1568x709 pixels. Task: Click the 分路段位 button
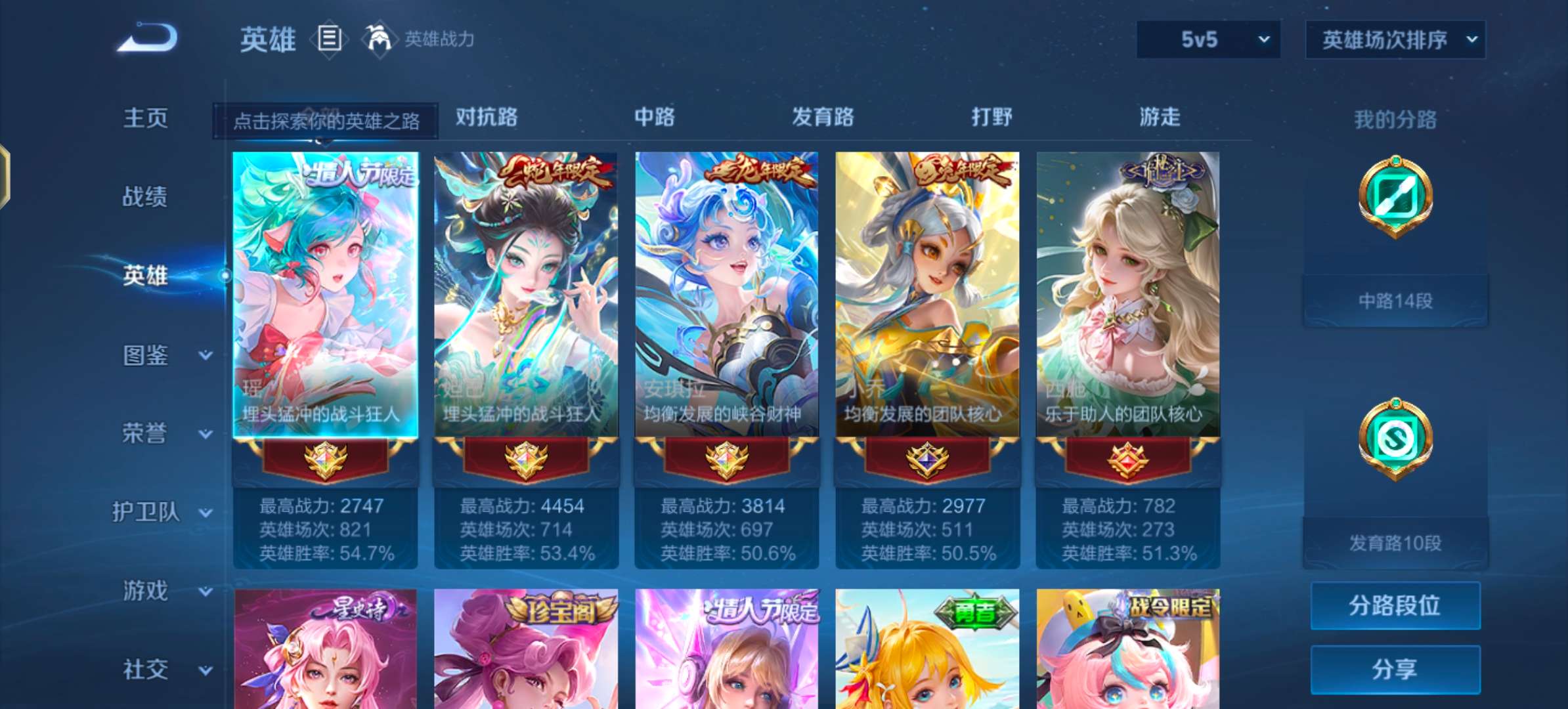(1395, 607)
